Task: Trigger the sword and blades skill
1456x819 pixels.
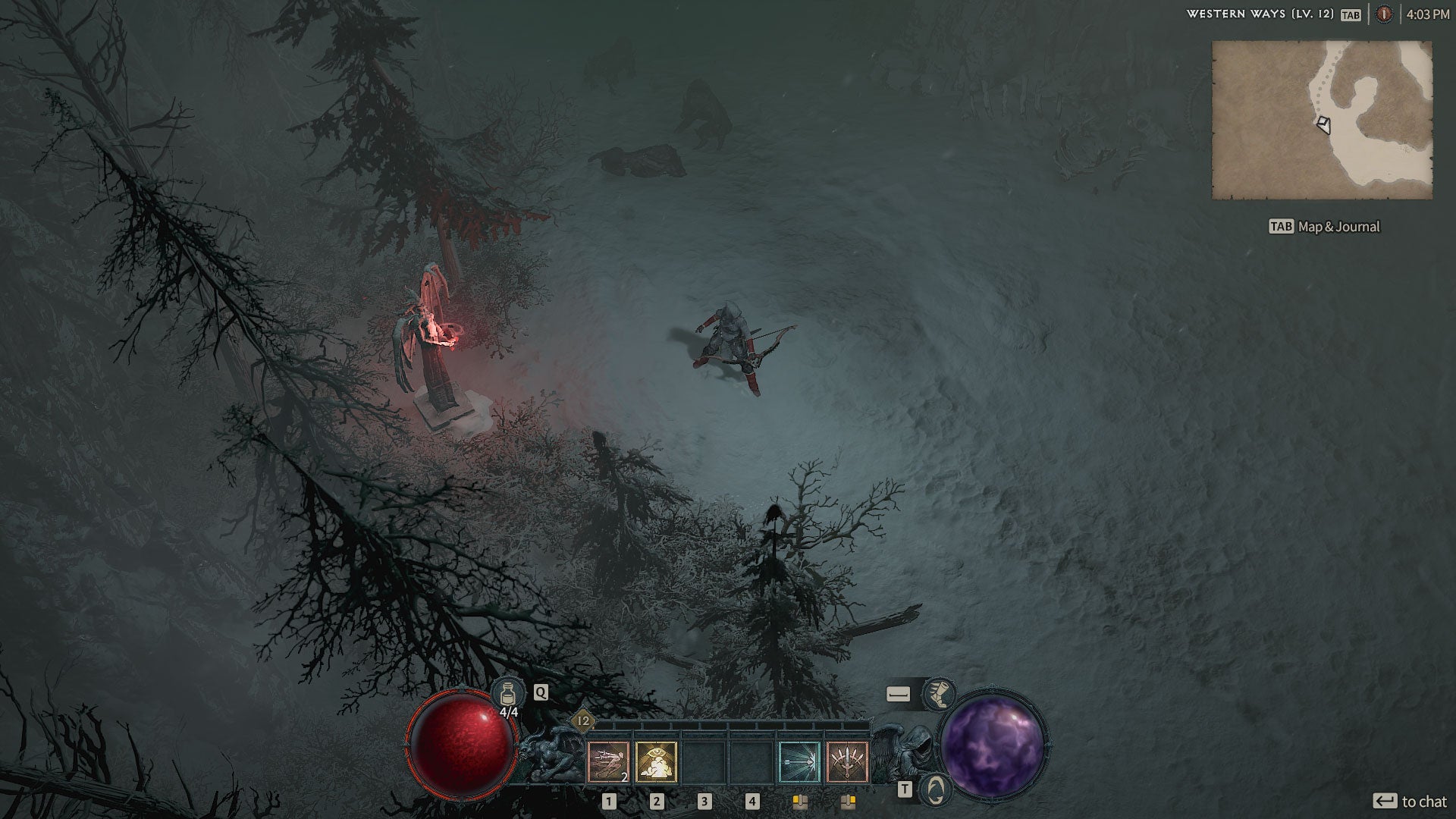Action: pyautogui.click(x=847, y=761)
